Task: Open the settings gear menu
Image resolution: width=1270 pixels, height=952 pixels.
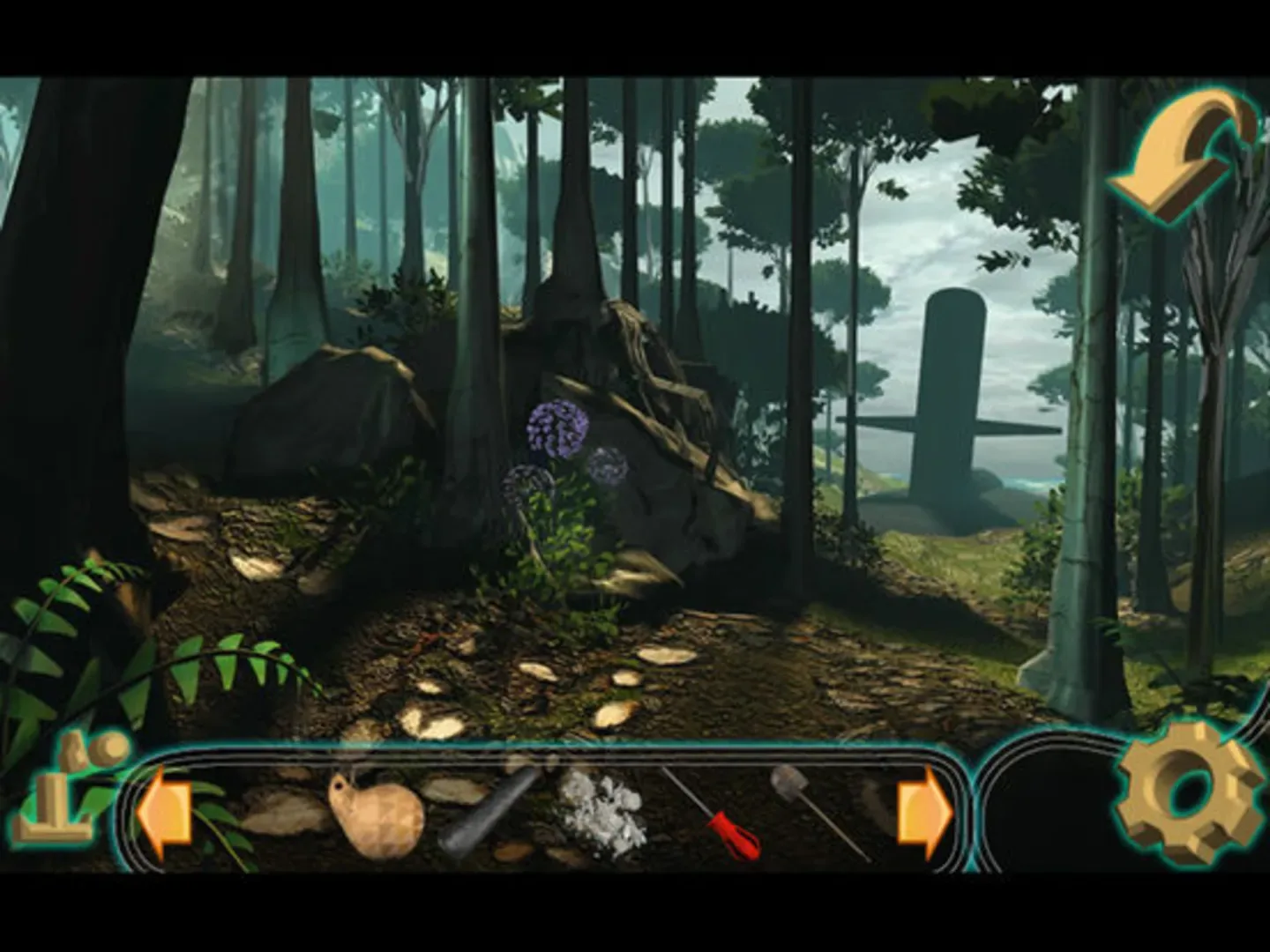Action: pyautogui.click(x=1185, y=793)
